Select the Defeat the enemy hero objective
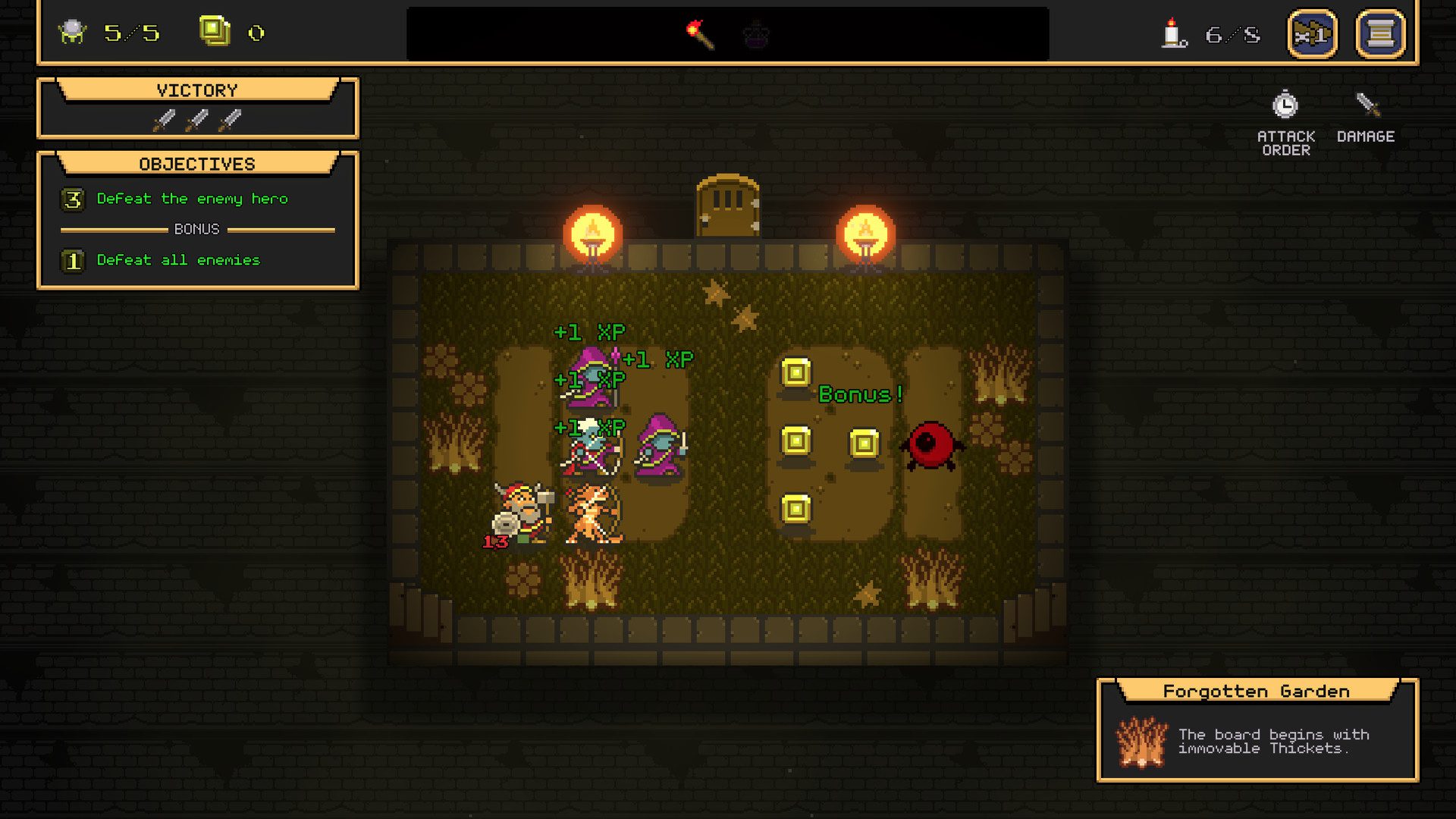This screenshot has height=819, width=1456. 190,199
